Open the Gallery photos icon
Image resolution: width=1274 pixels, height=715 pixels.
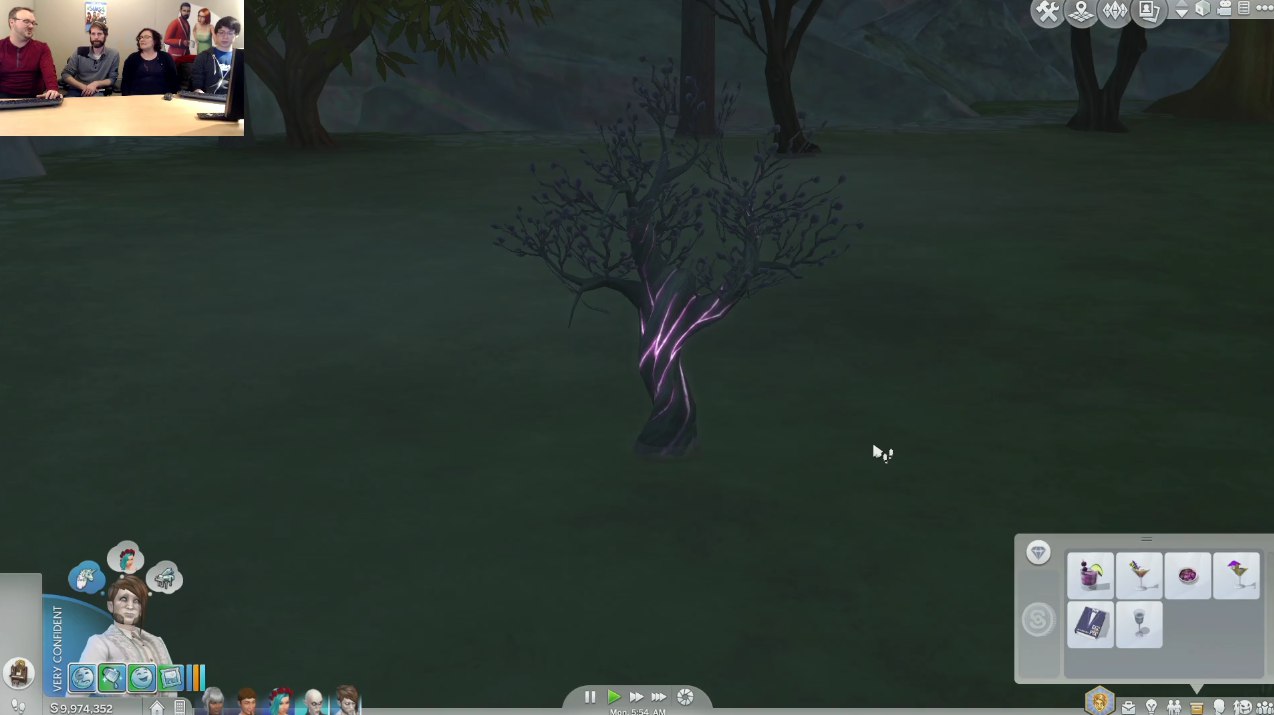1149,12
